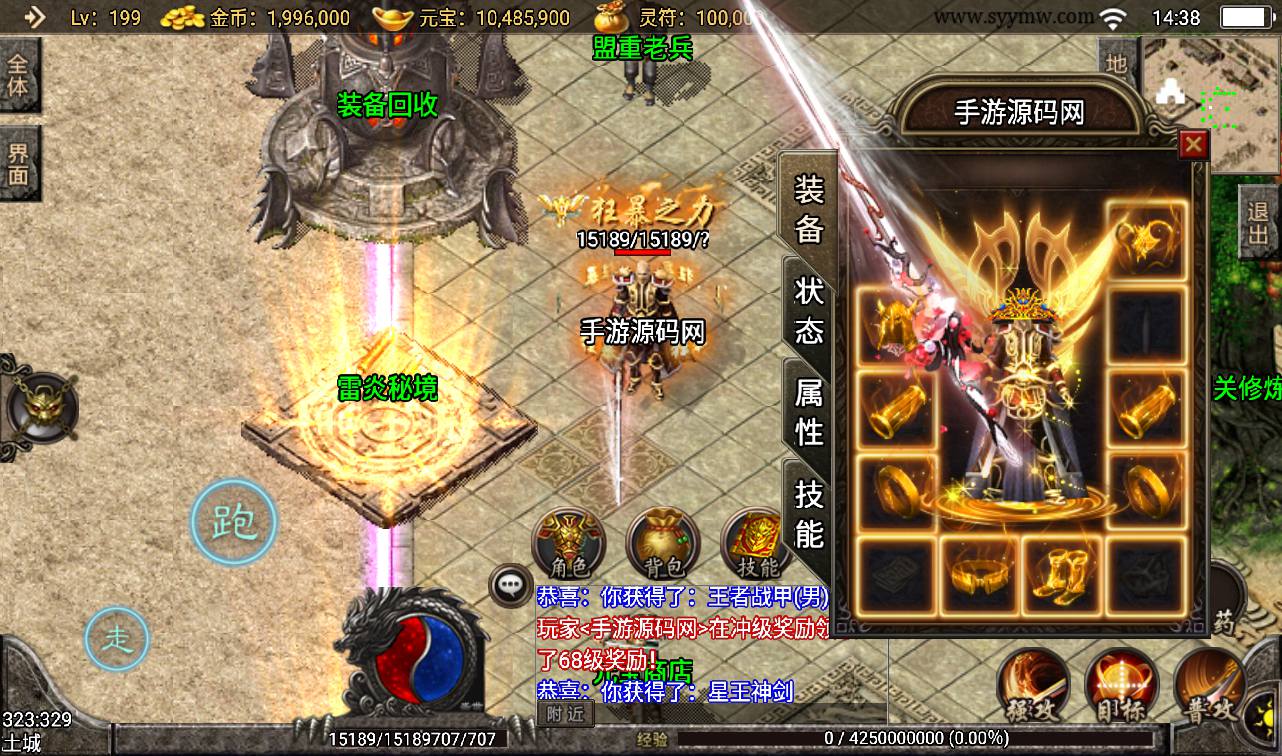Open the 属性 attributes tab

pyautogui.click(x=808, y=411)
